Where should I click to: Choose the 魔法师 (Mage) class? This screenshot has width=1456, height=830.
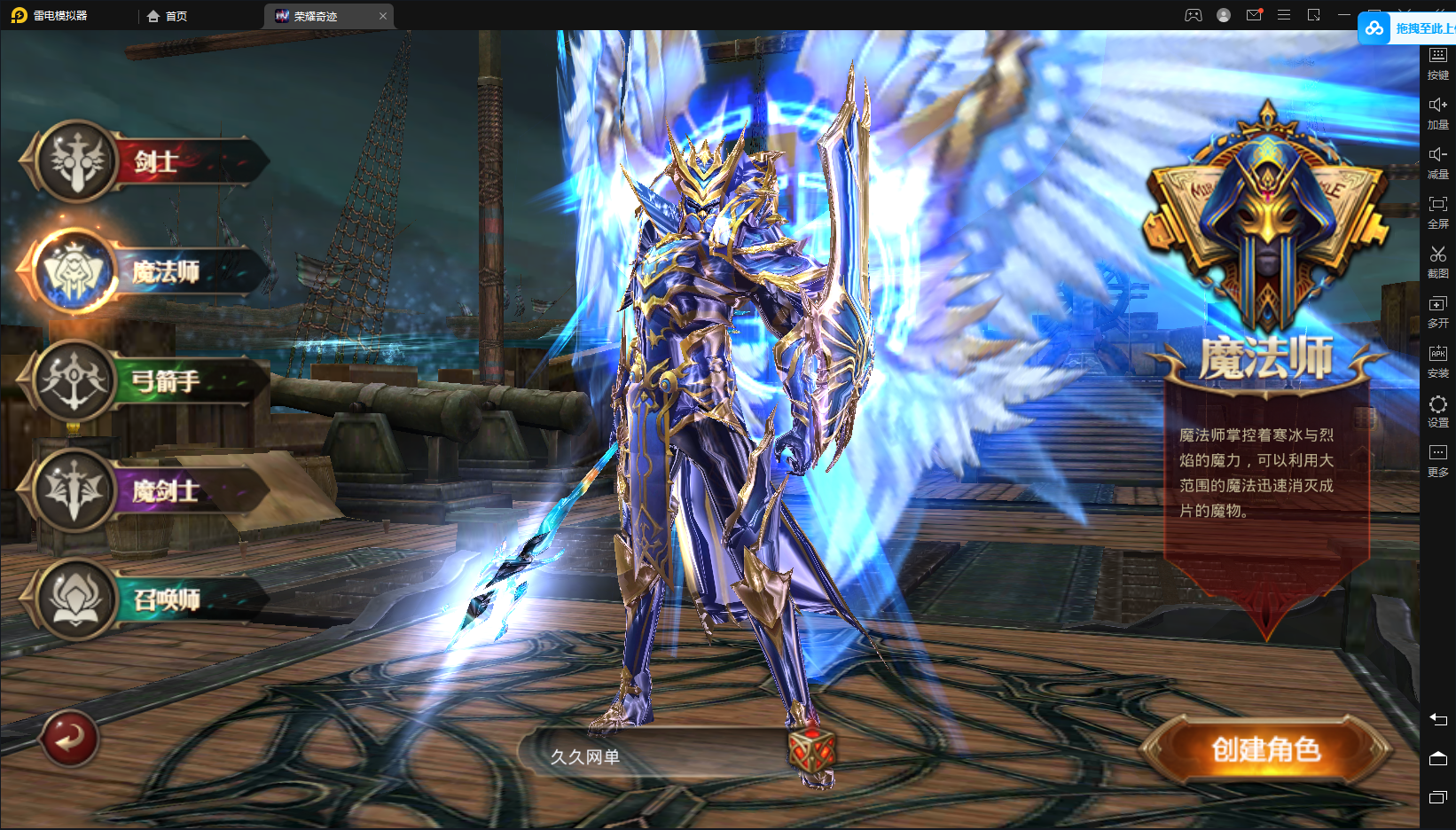151,271
